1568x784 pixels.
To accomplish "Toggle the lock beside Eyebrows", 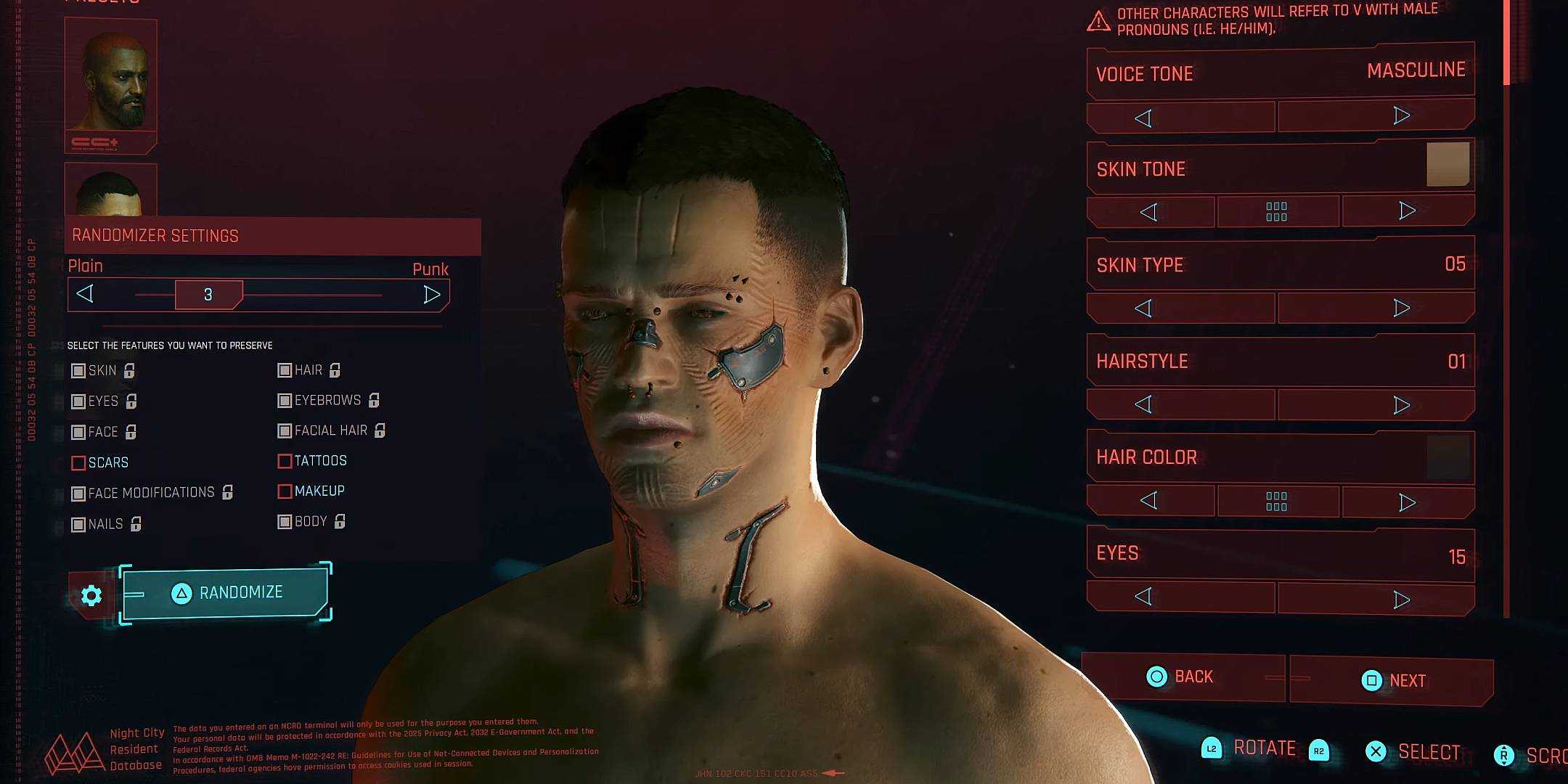I will (x=374, y=400).
